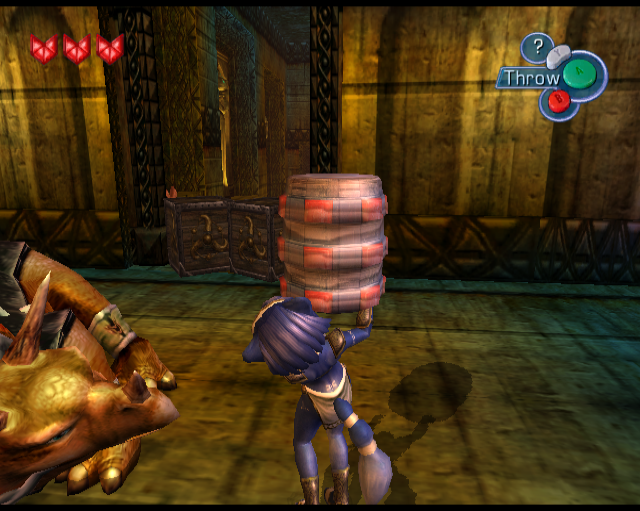640x511 pixels.
Task: Click the question mark help icon
Action: pos(538,46)
